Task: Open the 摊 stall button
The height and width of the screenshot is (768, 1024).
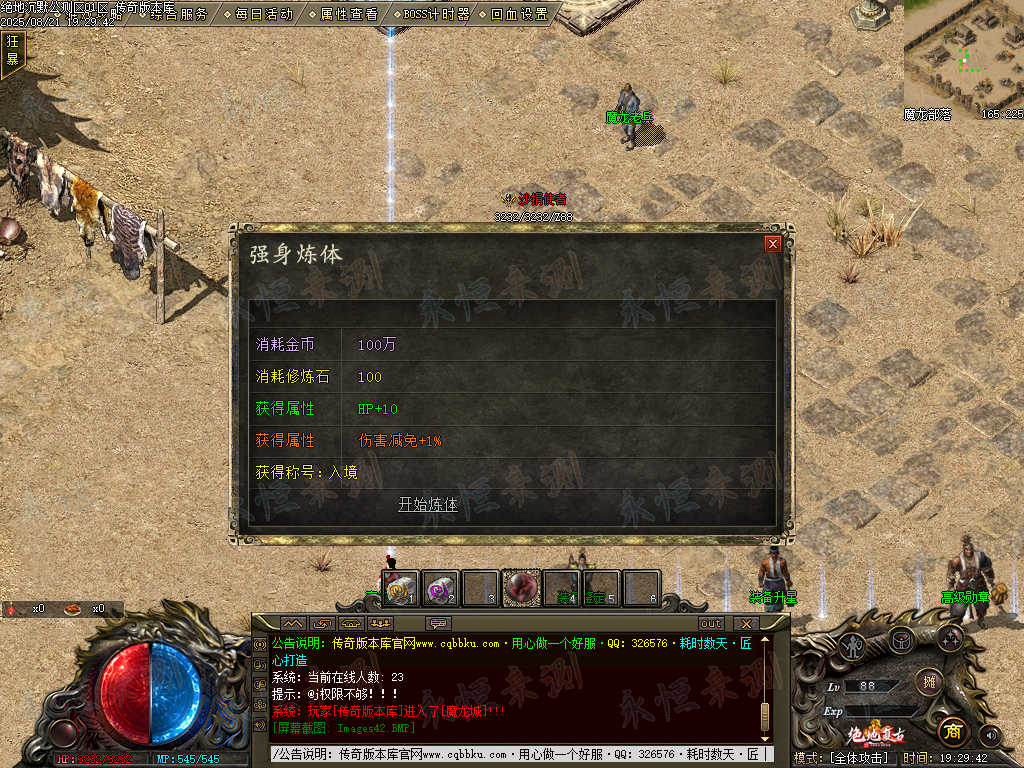Action: click(x=929, y=682)
